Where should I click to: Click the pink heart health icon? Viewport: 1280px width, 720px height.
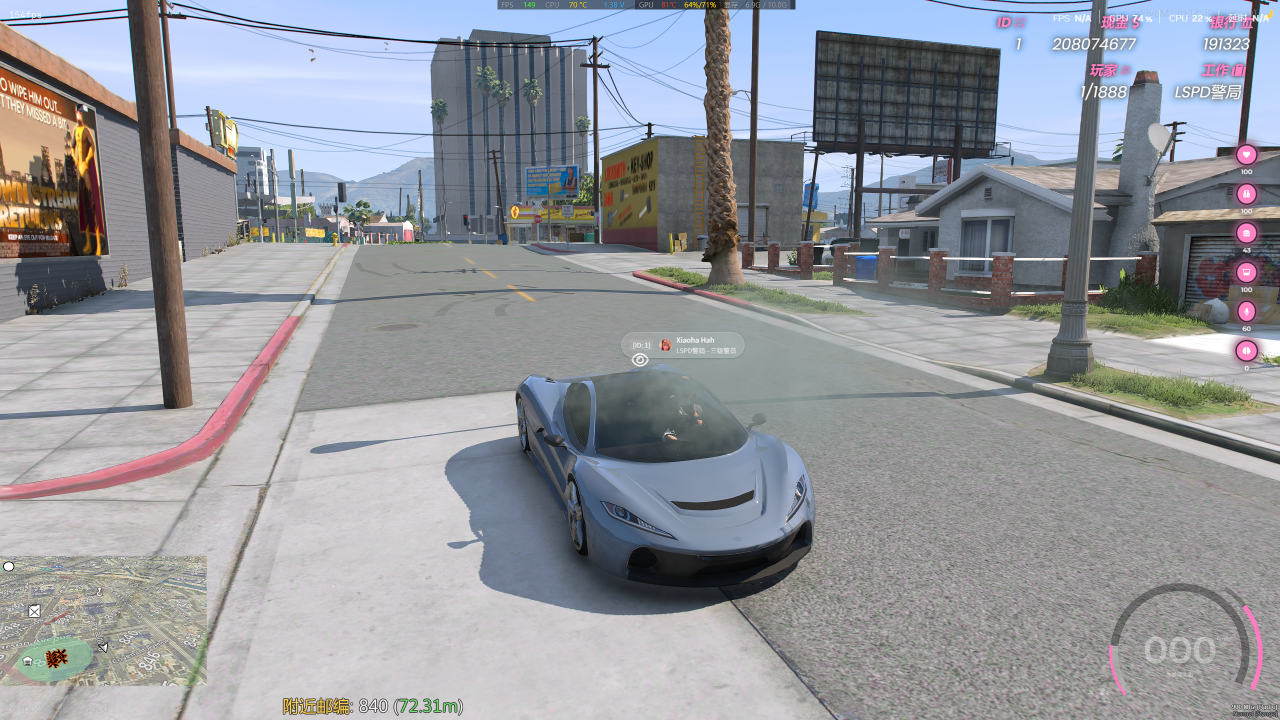tap(1246, 154)
